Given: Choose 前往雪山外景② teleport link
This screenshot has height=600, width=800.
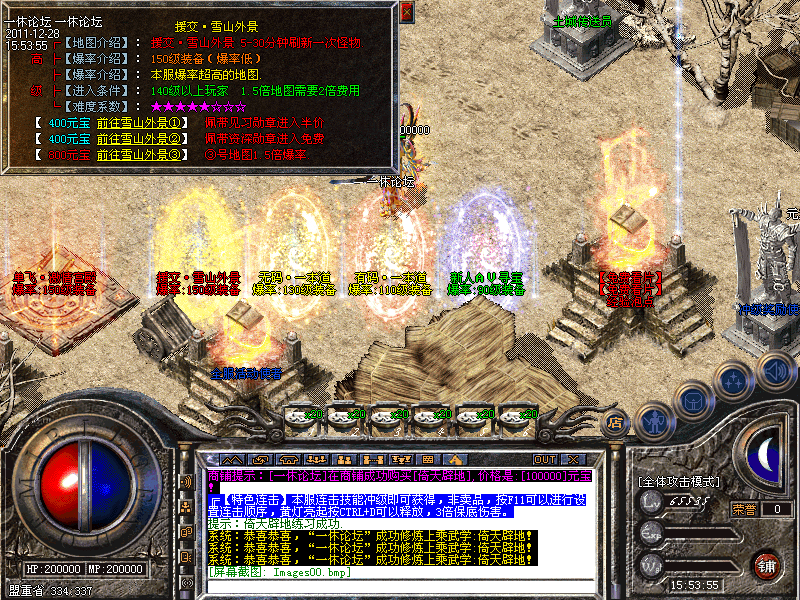Looking at the screenshot, I should [x=139, y=139].
